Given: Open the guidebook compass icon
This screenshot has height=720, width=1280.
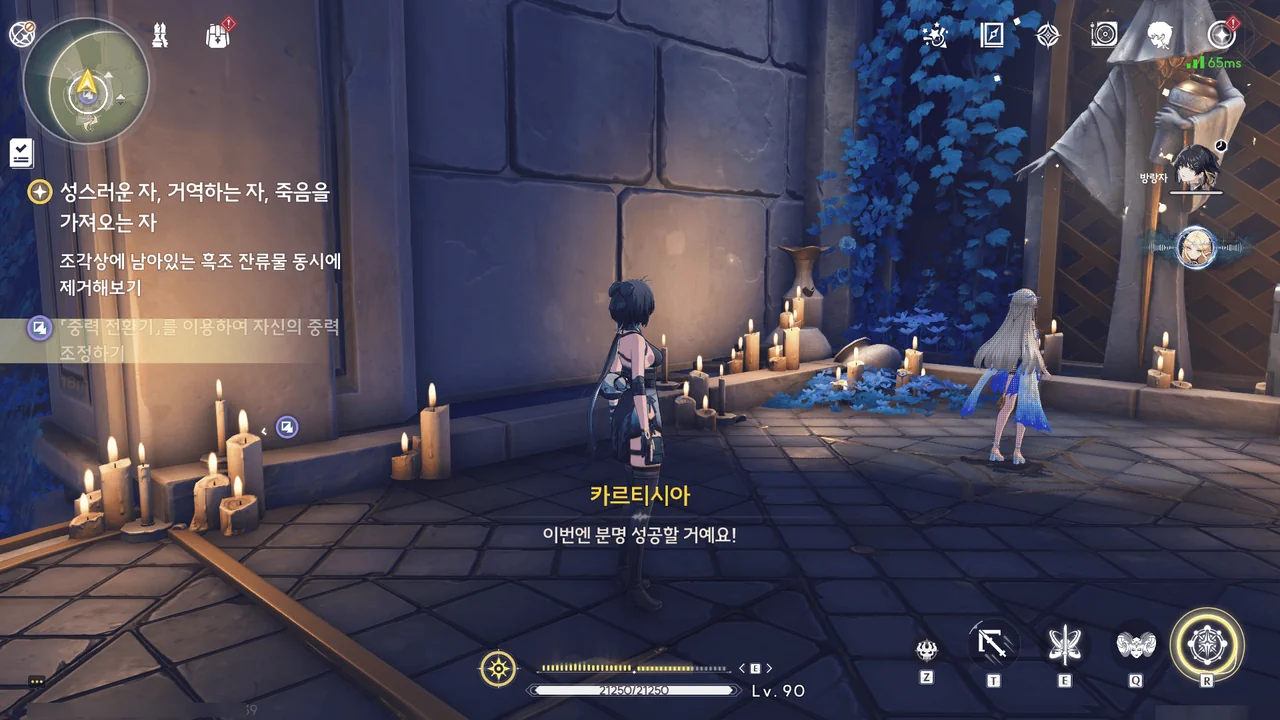Looking at the screenshot, I should tap(992, 35).
